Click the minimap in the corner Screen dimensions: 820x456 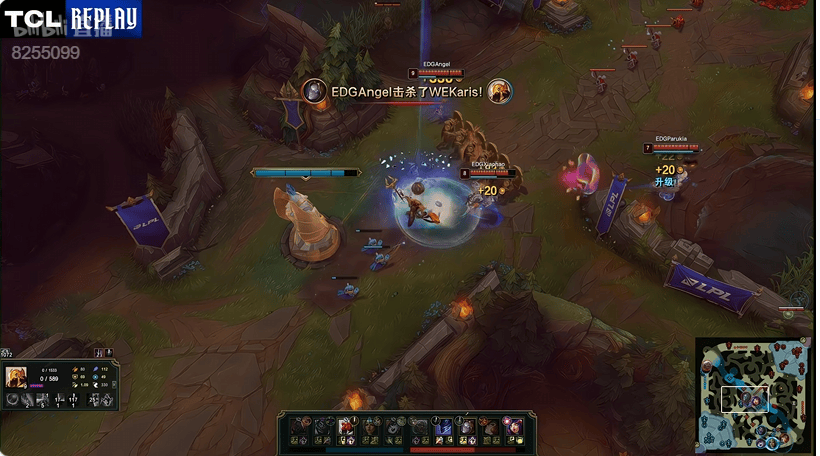[754, 394]
